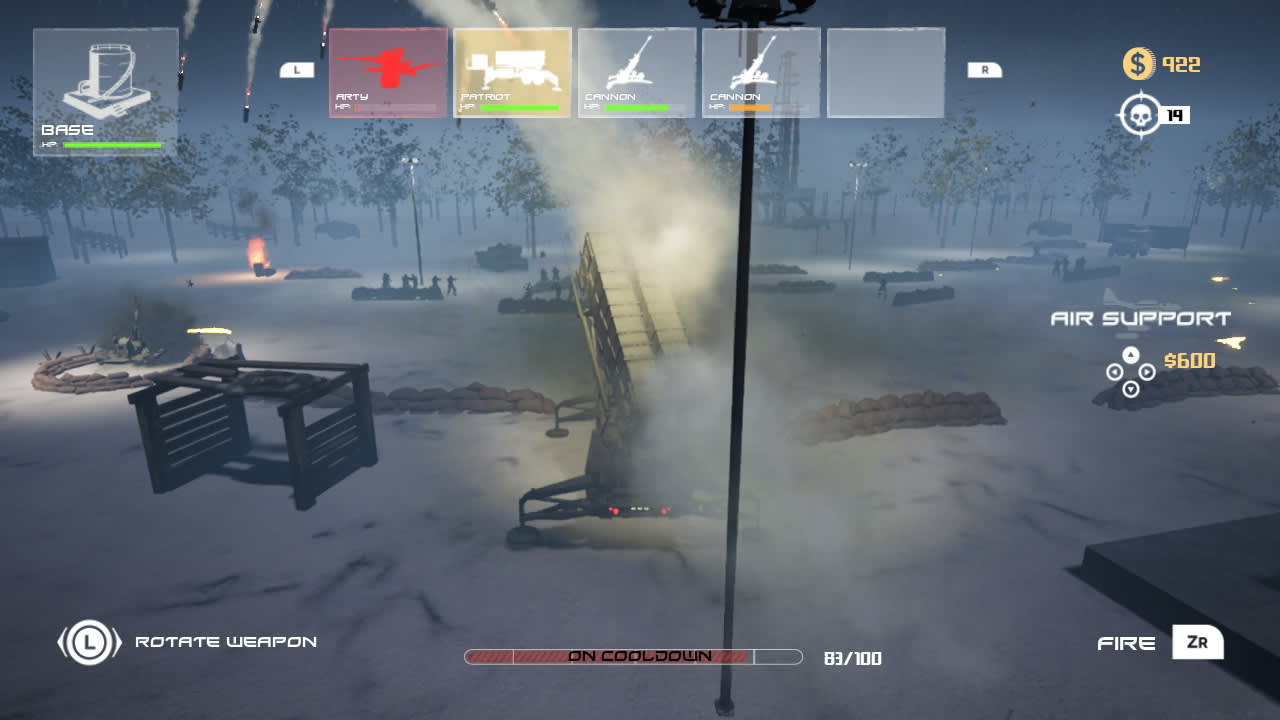
Task: Select the PATRIOT missile launcher slot
Action: click(x=511, y=70)
